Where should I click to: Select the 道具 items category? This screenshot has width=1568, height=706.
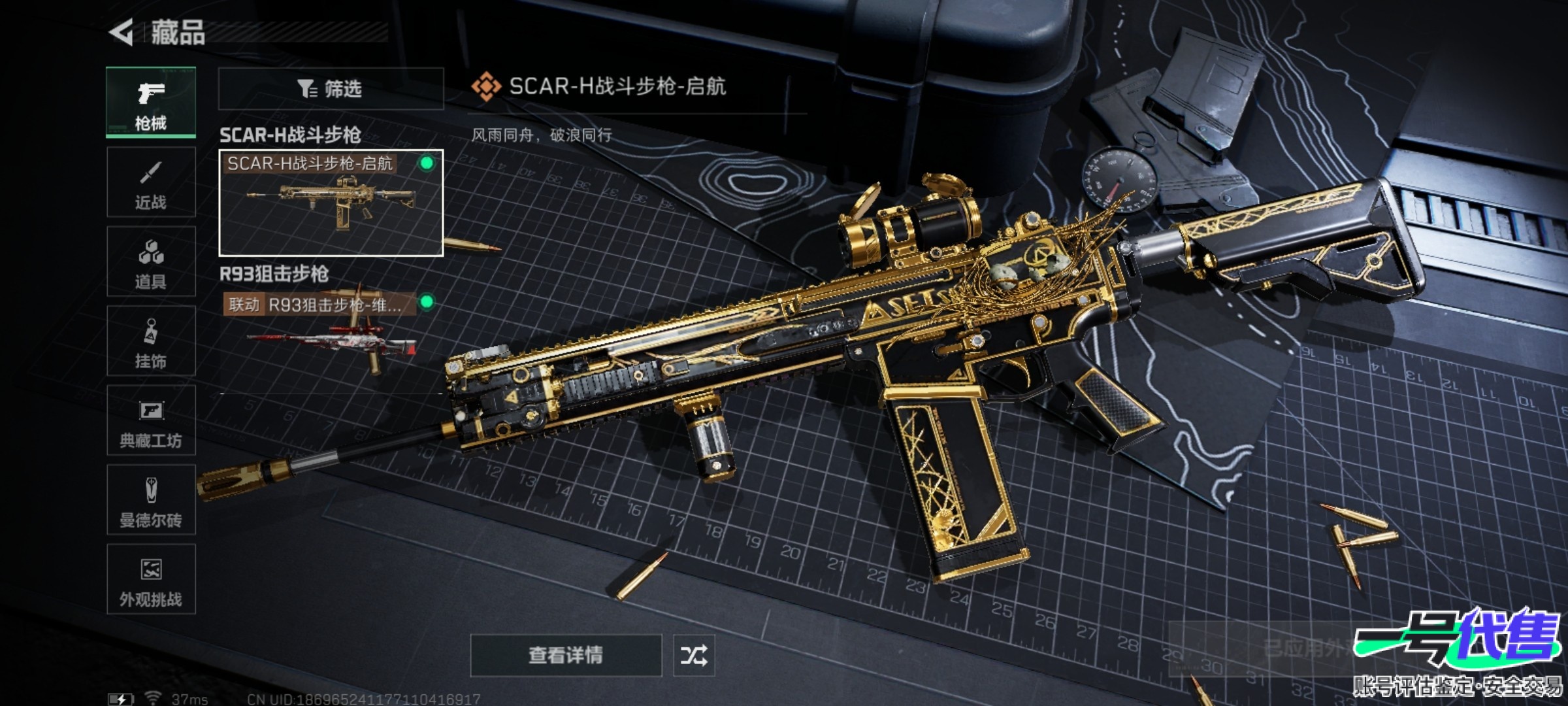[x=151, y=262]
